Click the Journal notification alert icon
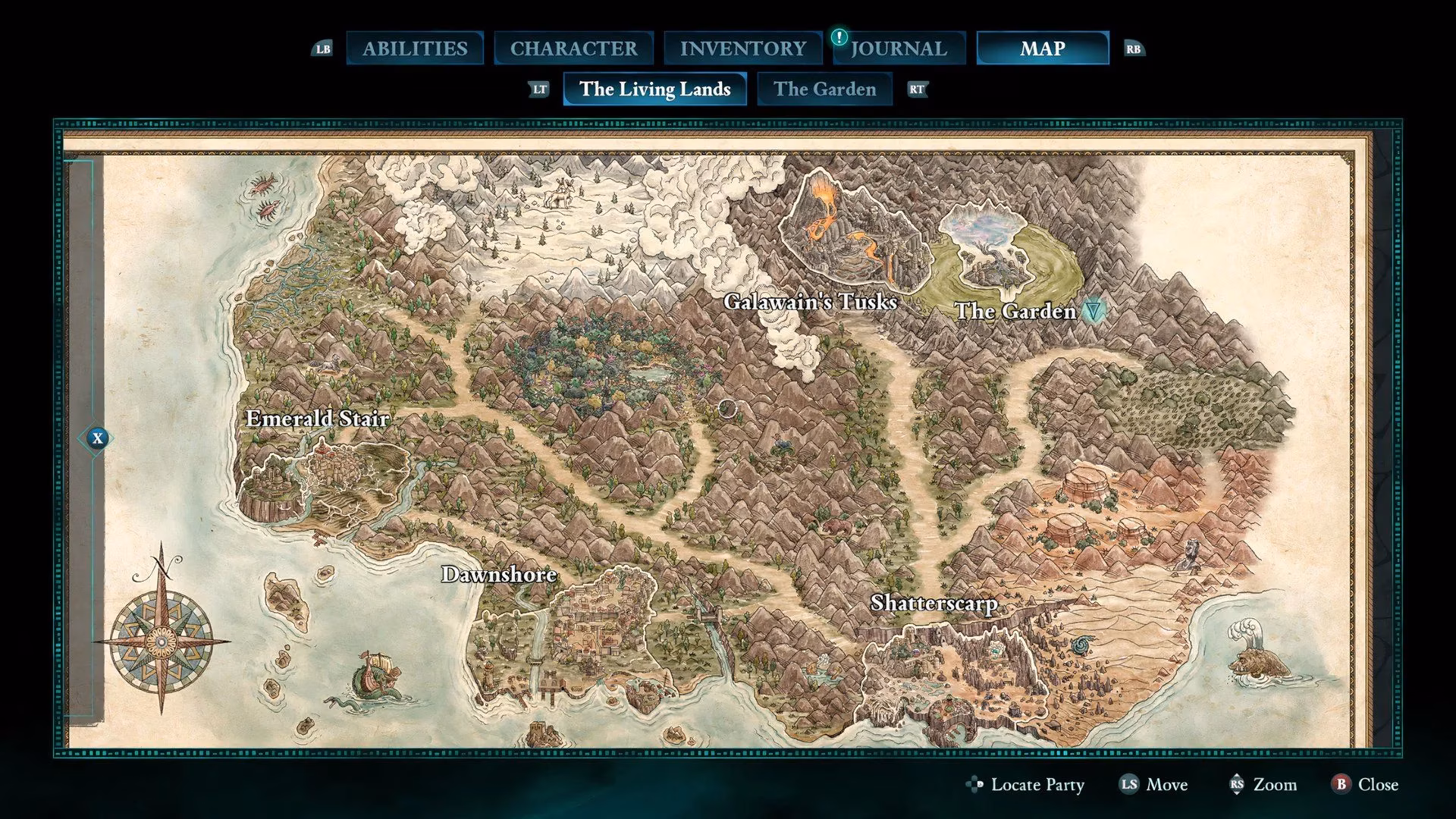1456x819 pixels. [839, 36]
